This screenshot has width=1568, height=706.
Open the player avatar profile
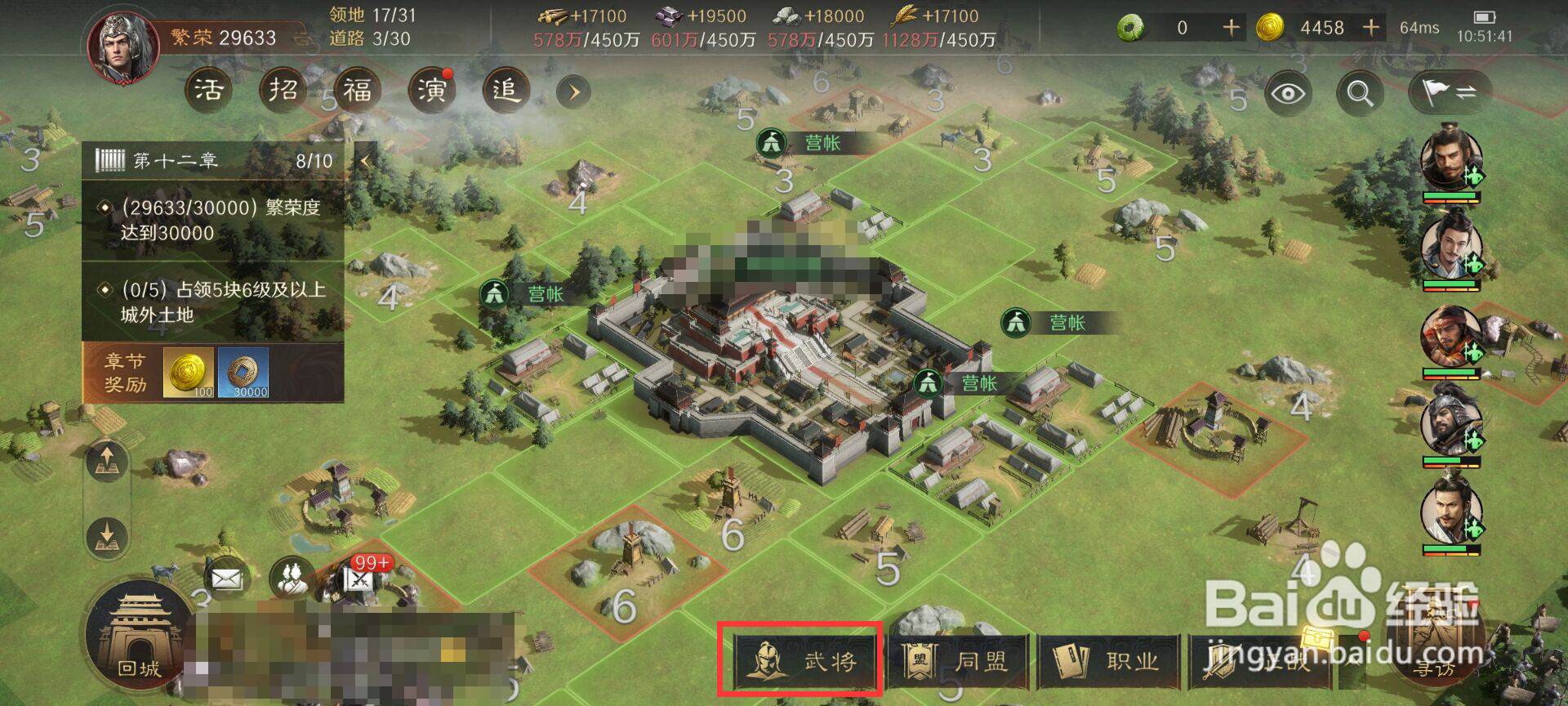pos(124,47)
